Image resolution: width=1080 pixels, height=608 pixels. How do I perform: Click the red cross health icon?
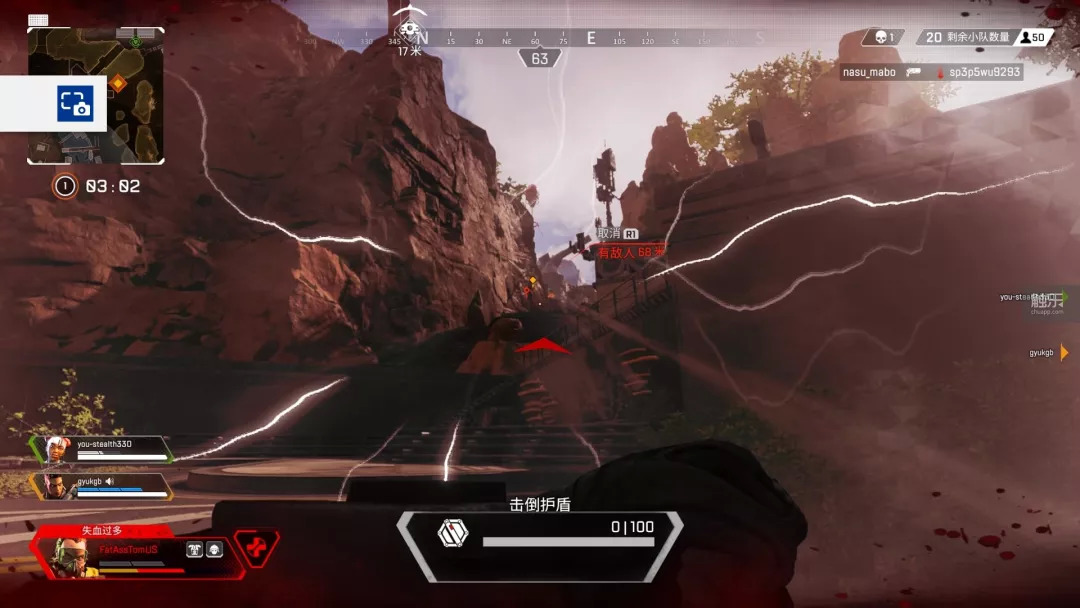tap(257, 547)
